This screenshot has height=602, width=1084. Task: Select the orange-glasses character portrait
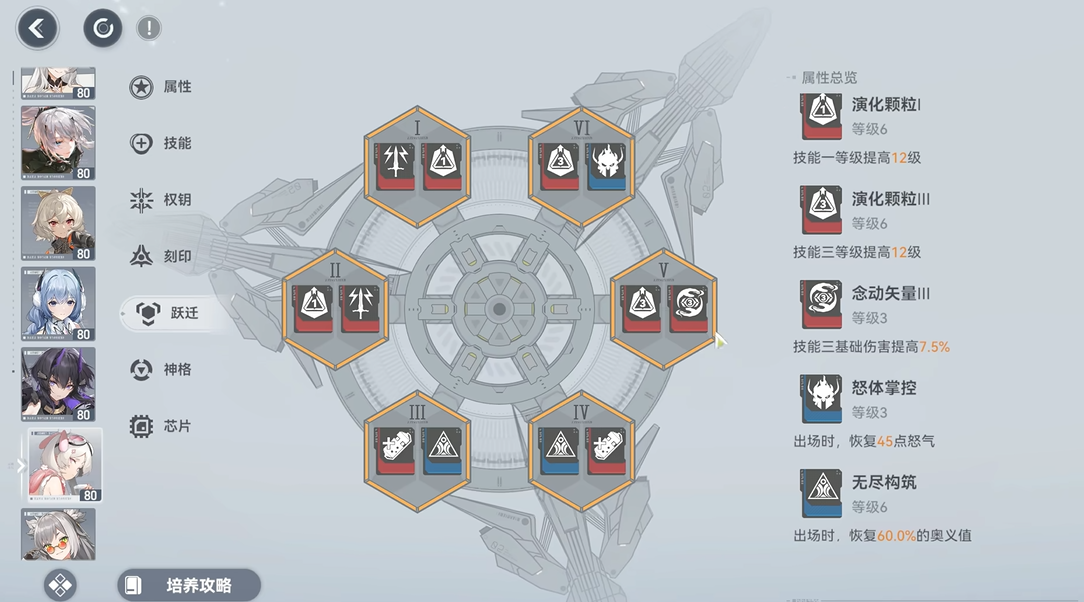(x=58, y=534)
